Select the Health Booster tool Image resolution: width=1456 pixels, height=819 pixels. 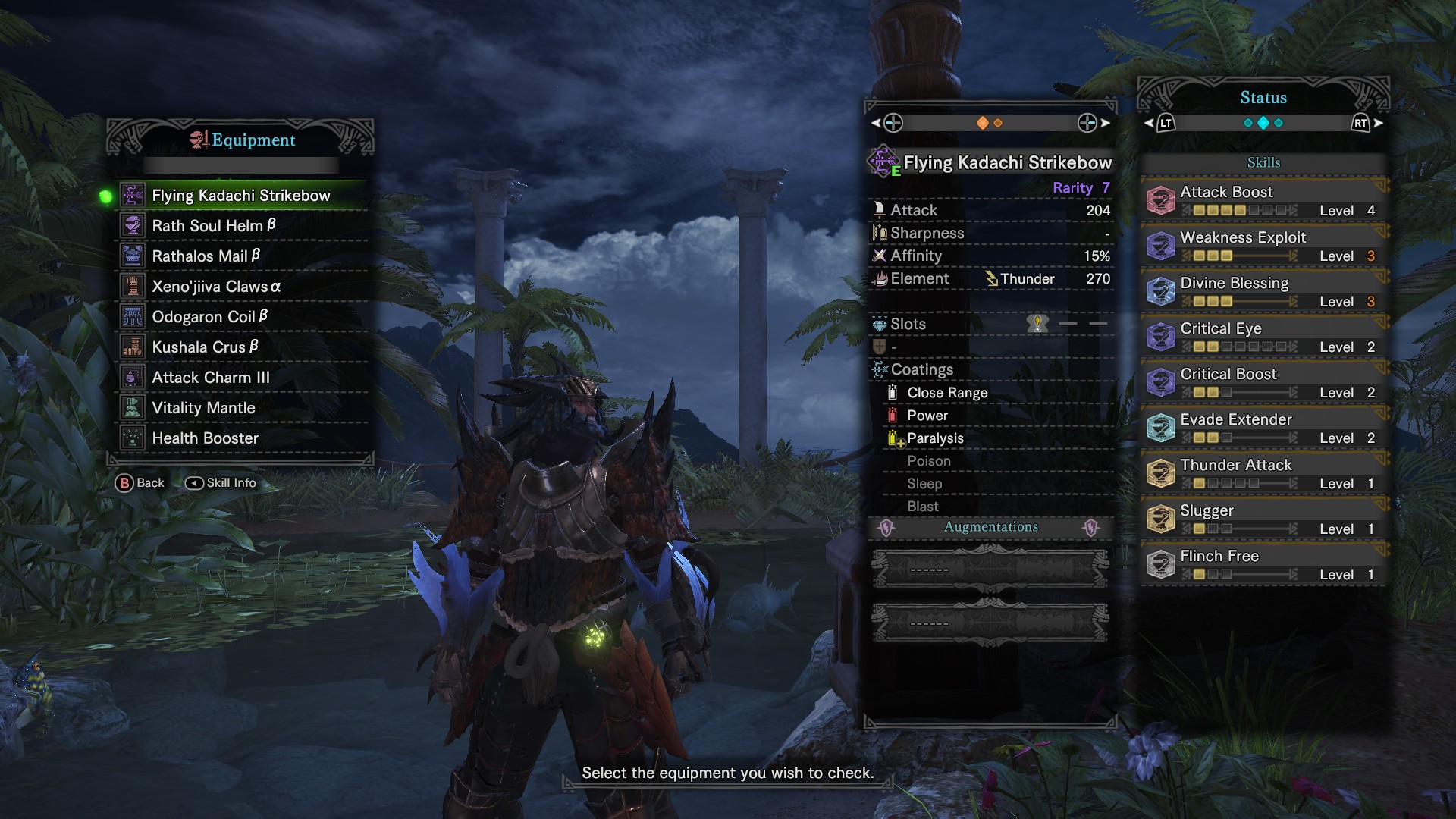pyautogui.click(x=205, y=438)
